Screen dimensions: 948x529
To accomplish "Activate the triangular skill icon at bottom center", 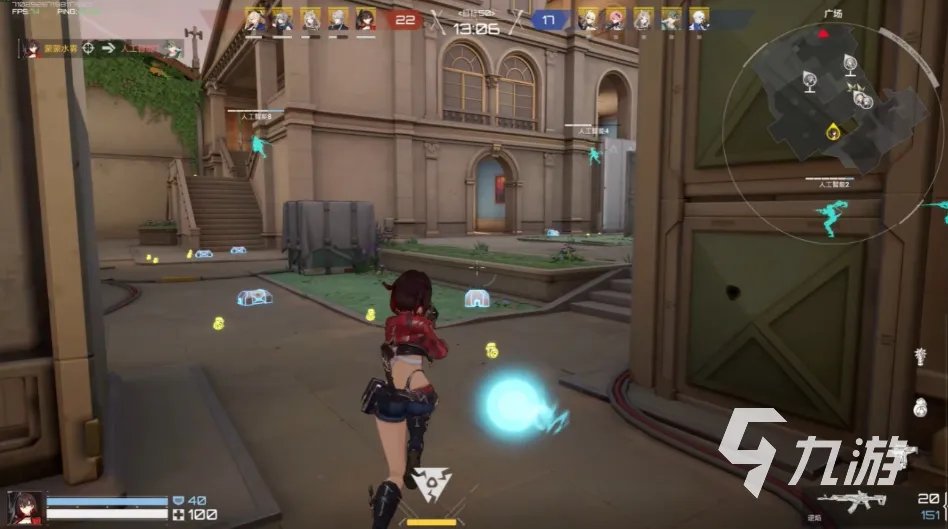I will point(432,485).
